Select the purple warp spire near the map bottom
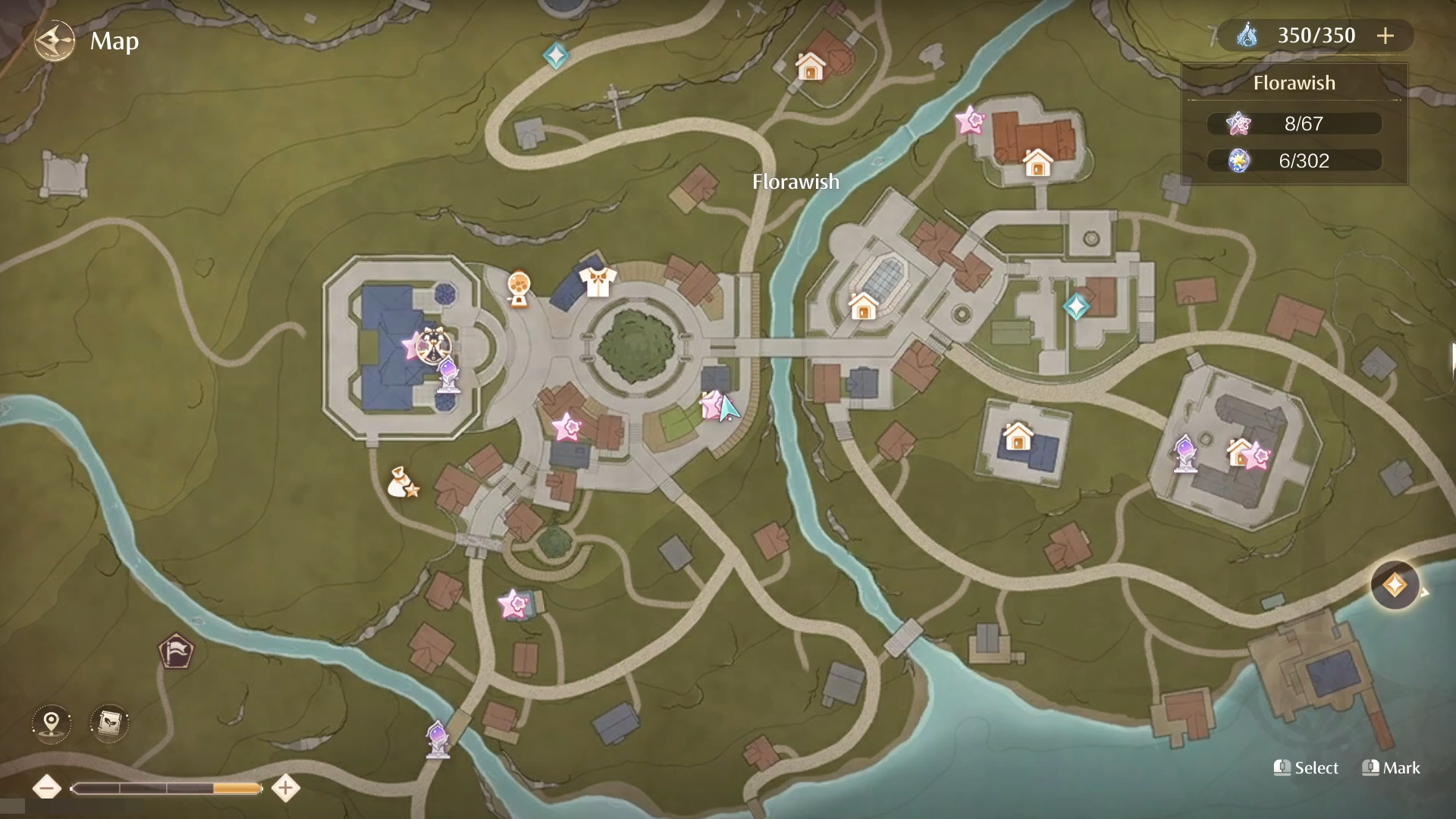The width and height of the screenshot is (1456, 819). (x=438, y=739)
